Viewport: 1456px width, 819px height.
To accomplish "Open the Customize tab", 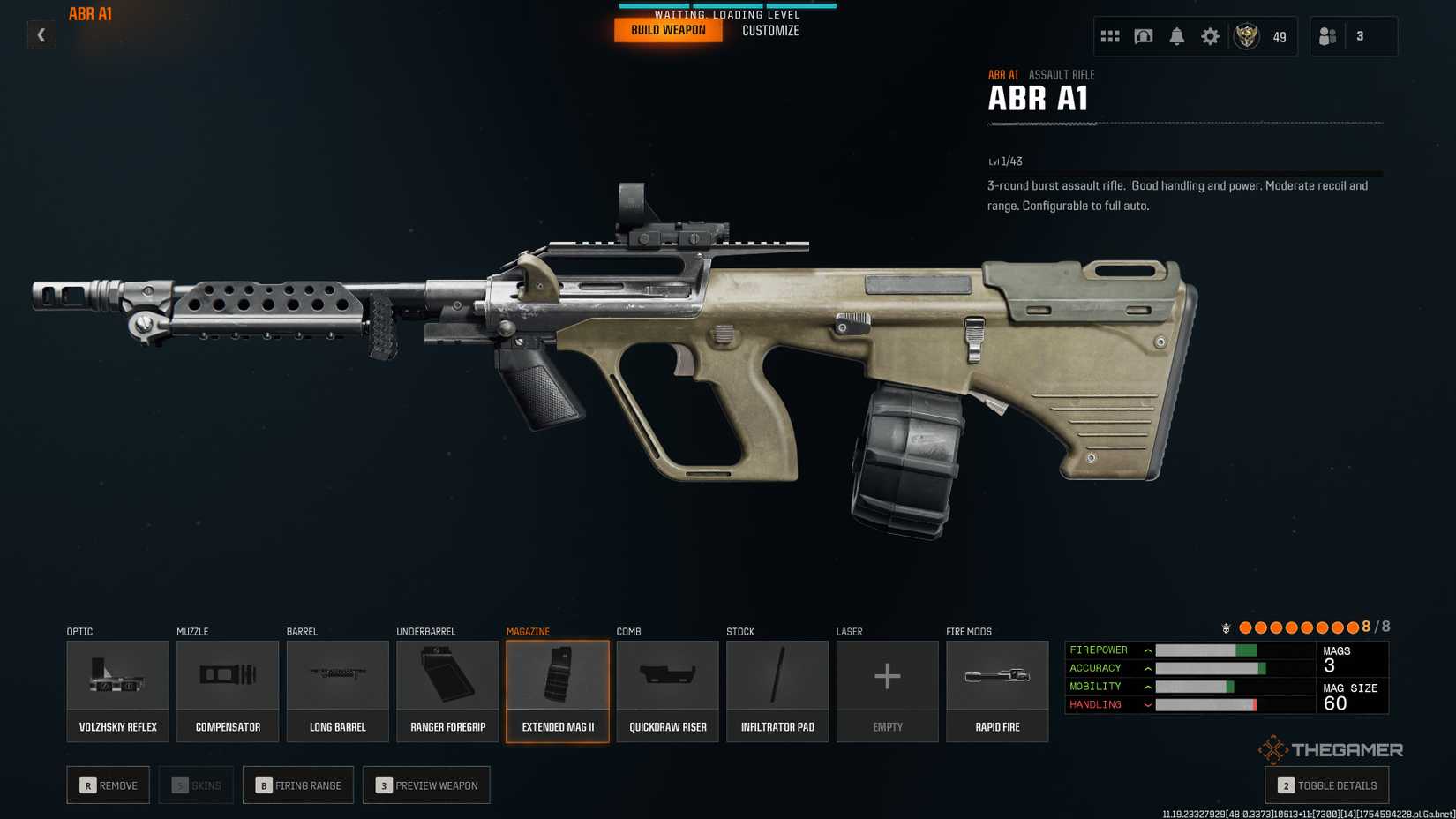I will tap(770, 31).
